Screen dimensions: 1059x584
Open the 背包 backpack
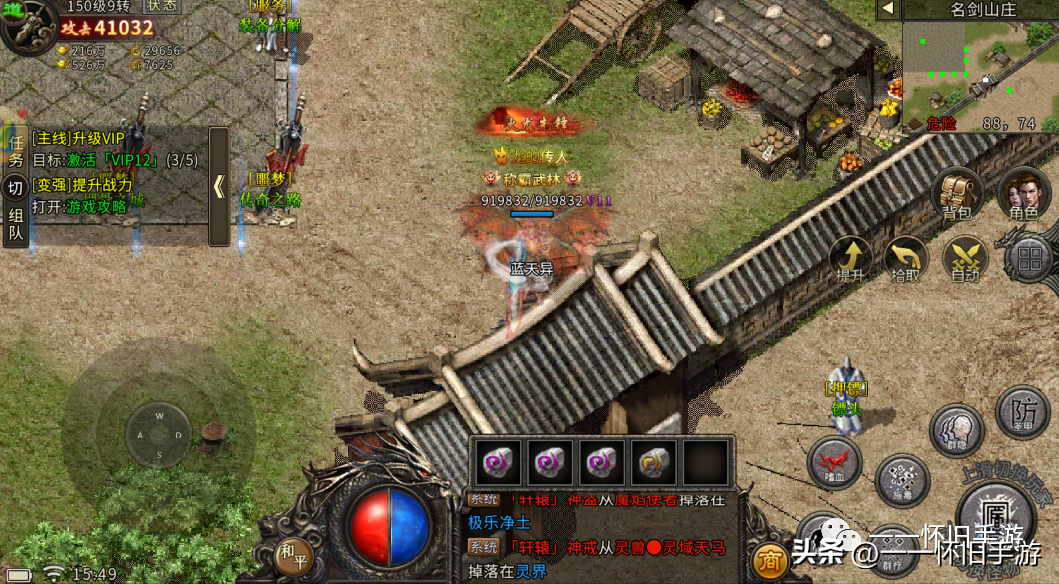tap(957, 193)
